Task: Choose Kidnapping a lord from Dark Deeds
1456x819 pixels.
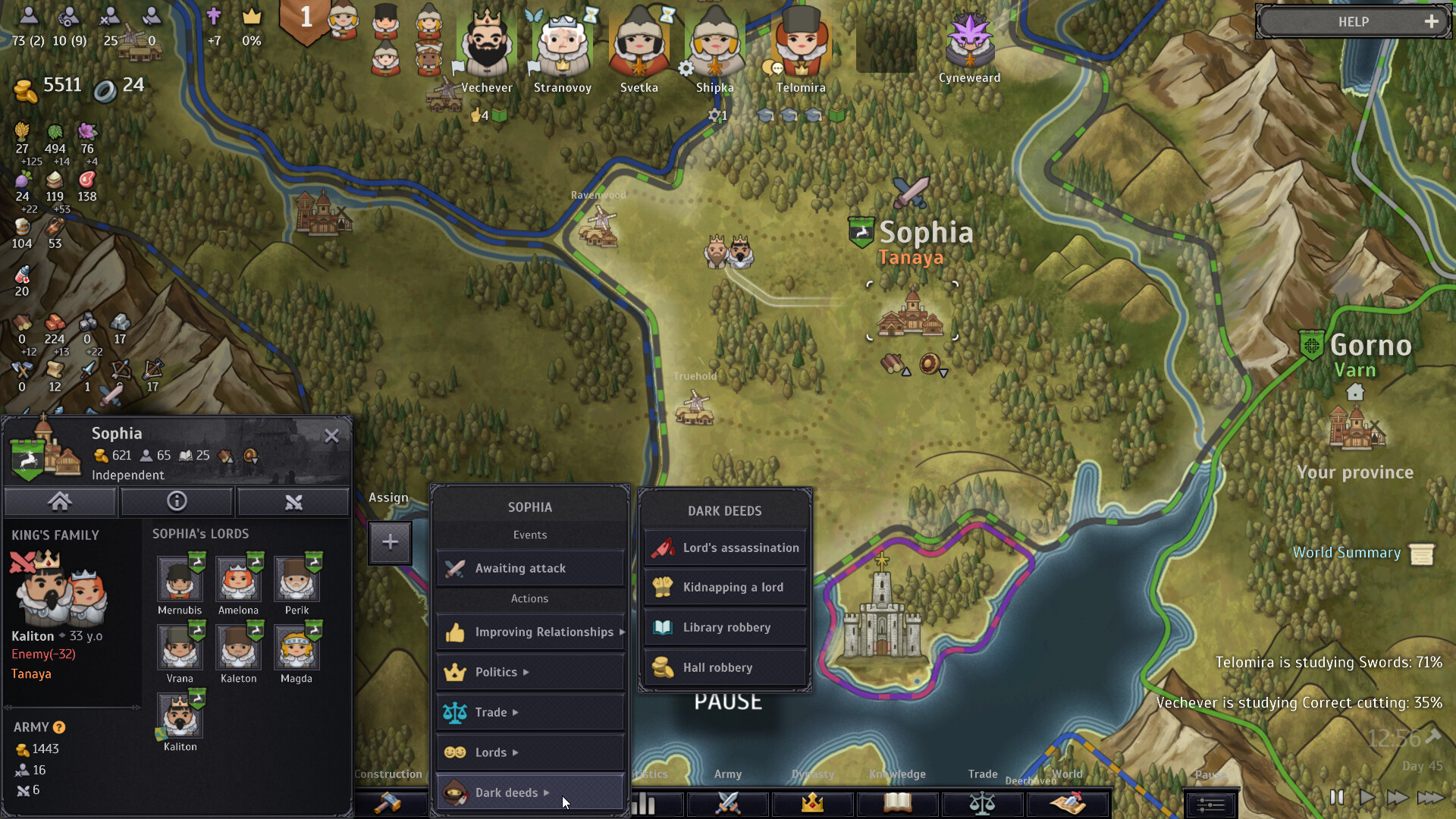Action: point(723,587)
